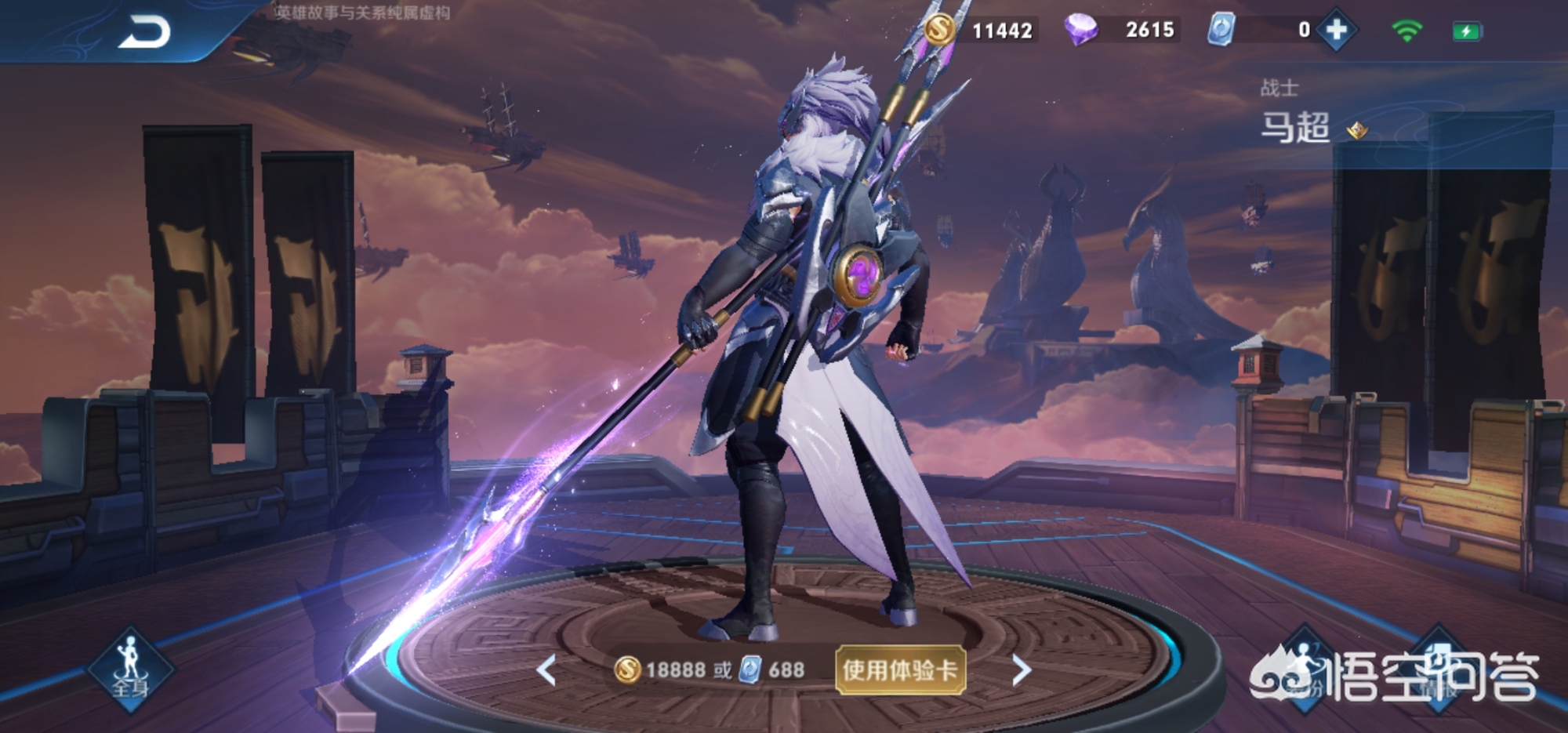Switch to full-body view (全身)
Screen dimensions: 1568x733
(130, 670)
